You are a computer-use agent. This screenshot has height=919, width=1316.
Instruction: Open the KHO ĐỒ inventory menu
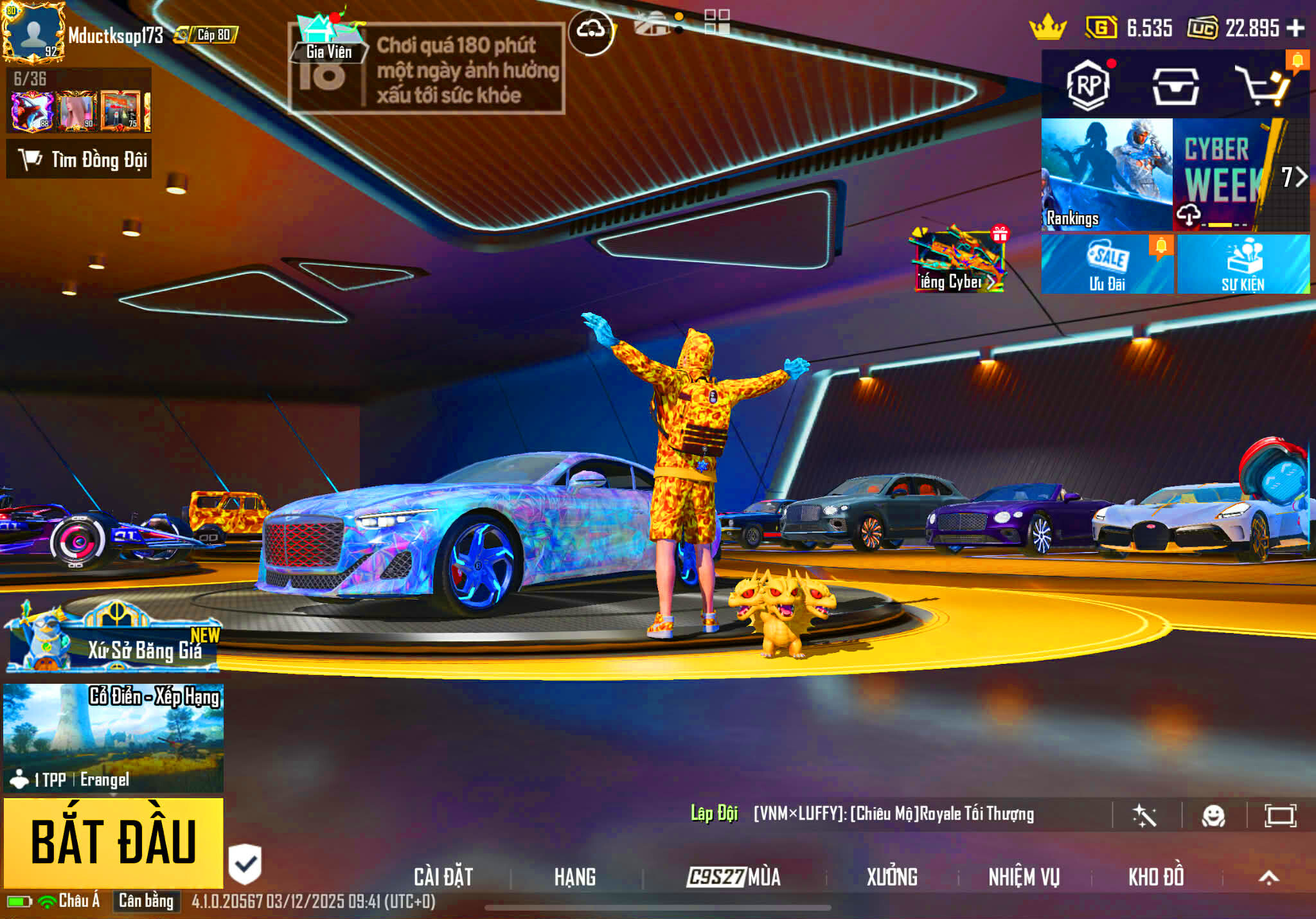(x=1155, y=877)
